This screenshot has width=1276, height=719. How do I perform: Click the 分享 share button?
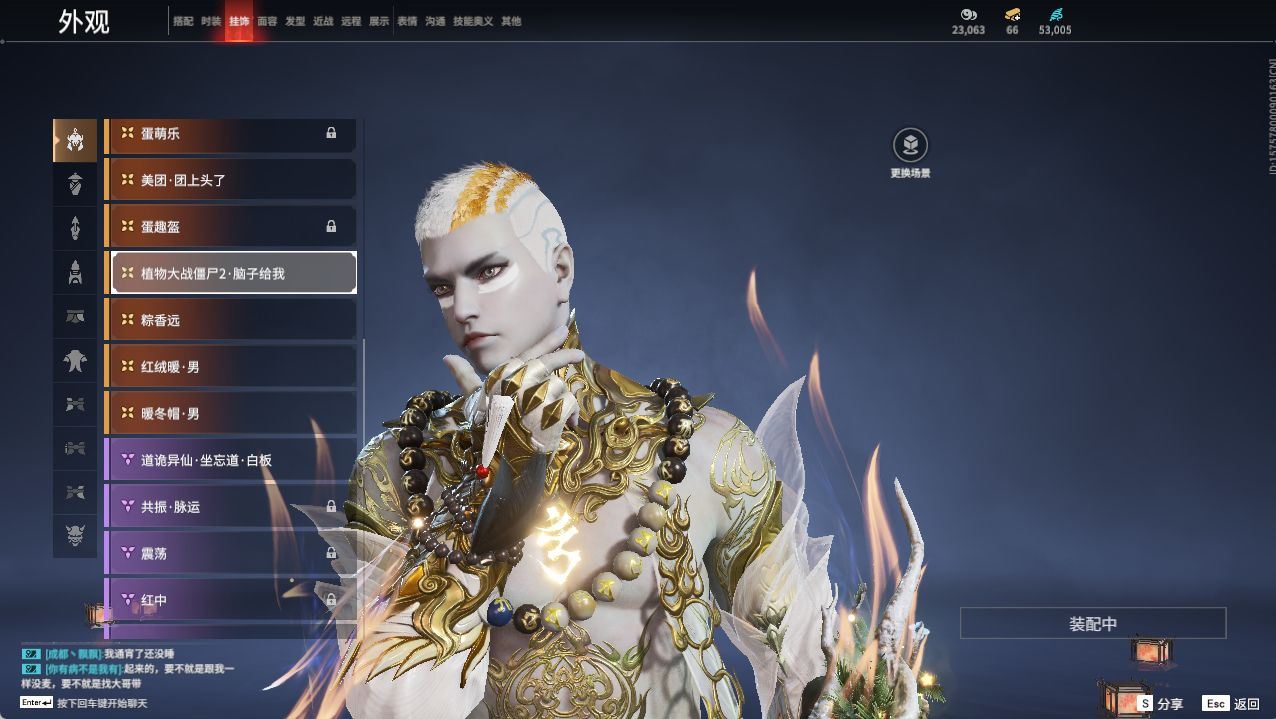coord(1160,704)
